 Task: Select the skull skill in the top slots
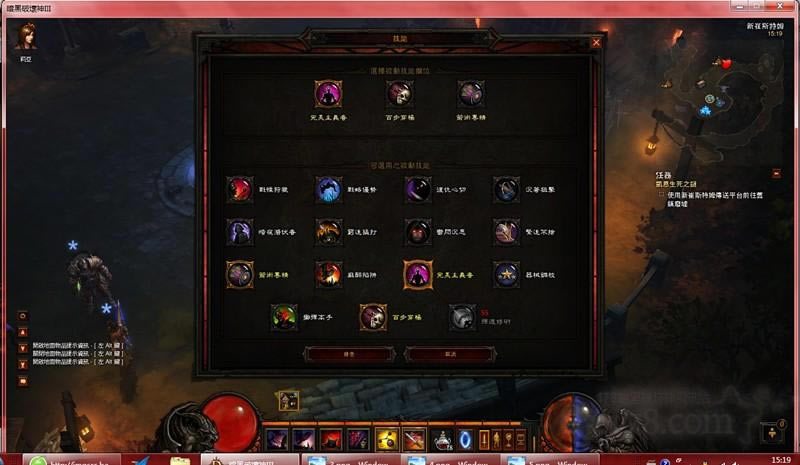click(x=401, y=94)
